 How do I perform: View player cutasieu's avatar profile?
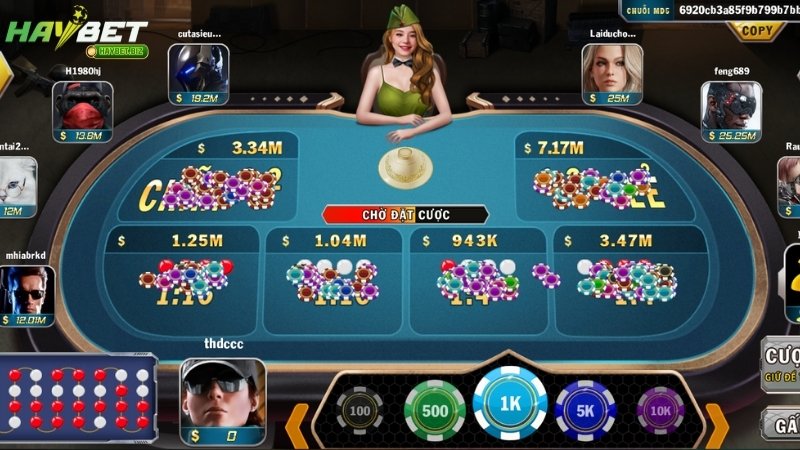[x=198, y=68]
